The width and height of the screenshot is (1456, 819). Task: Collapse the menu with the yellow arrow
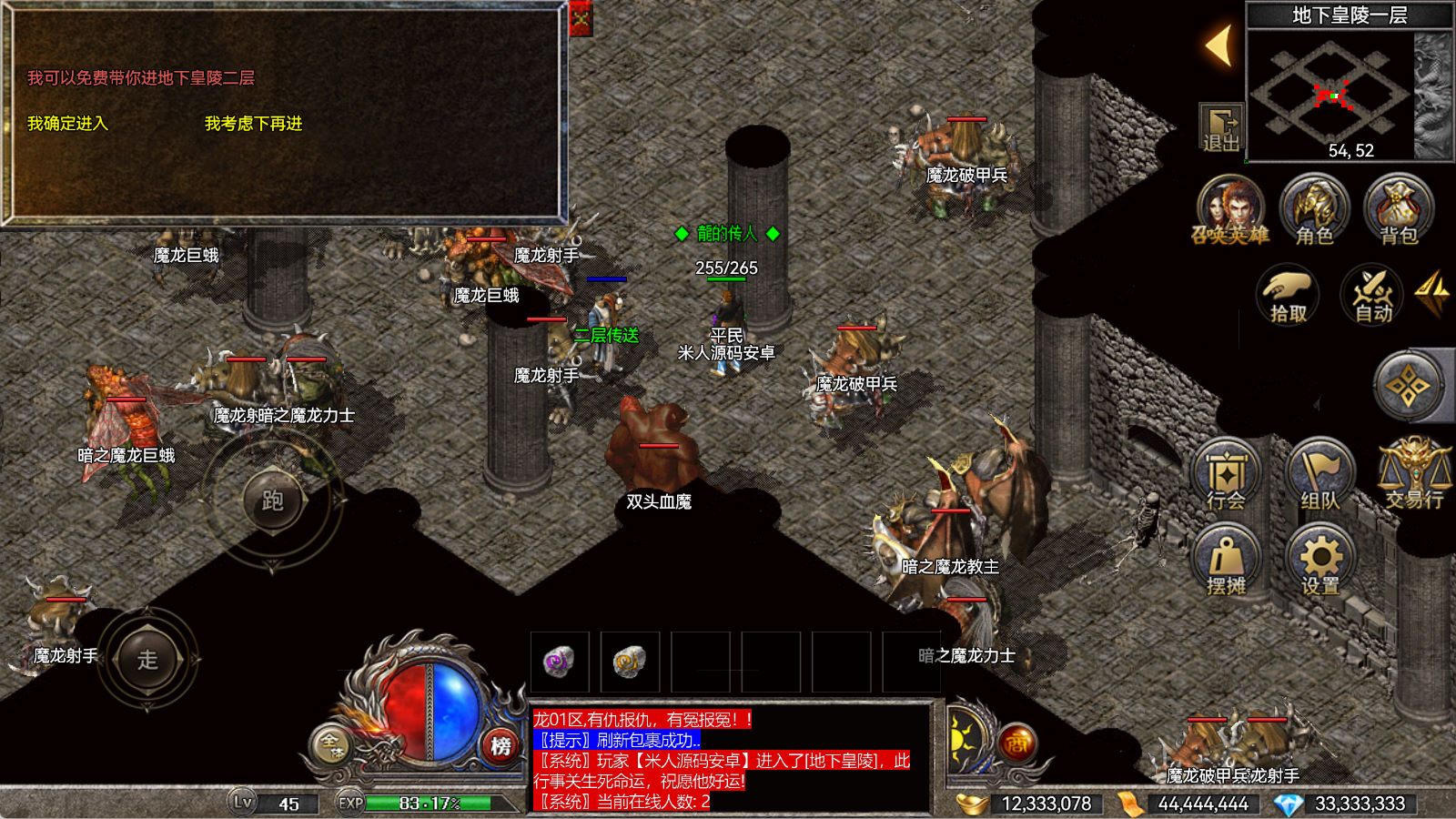[1219, 45]
